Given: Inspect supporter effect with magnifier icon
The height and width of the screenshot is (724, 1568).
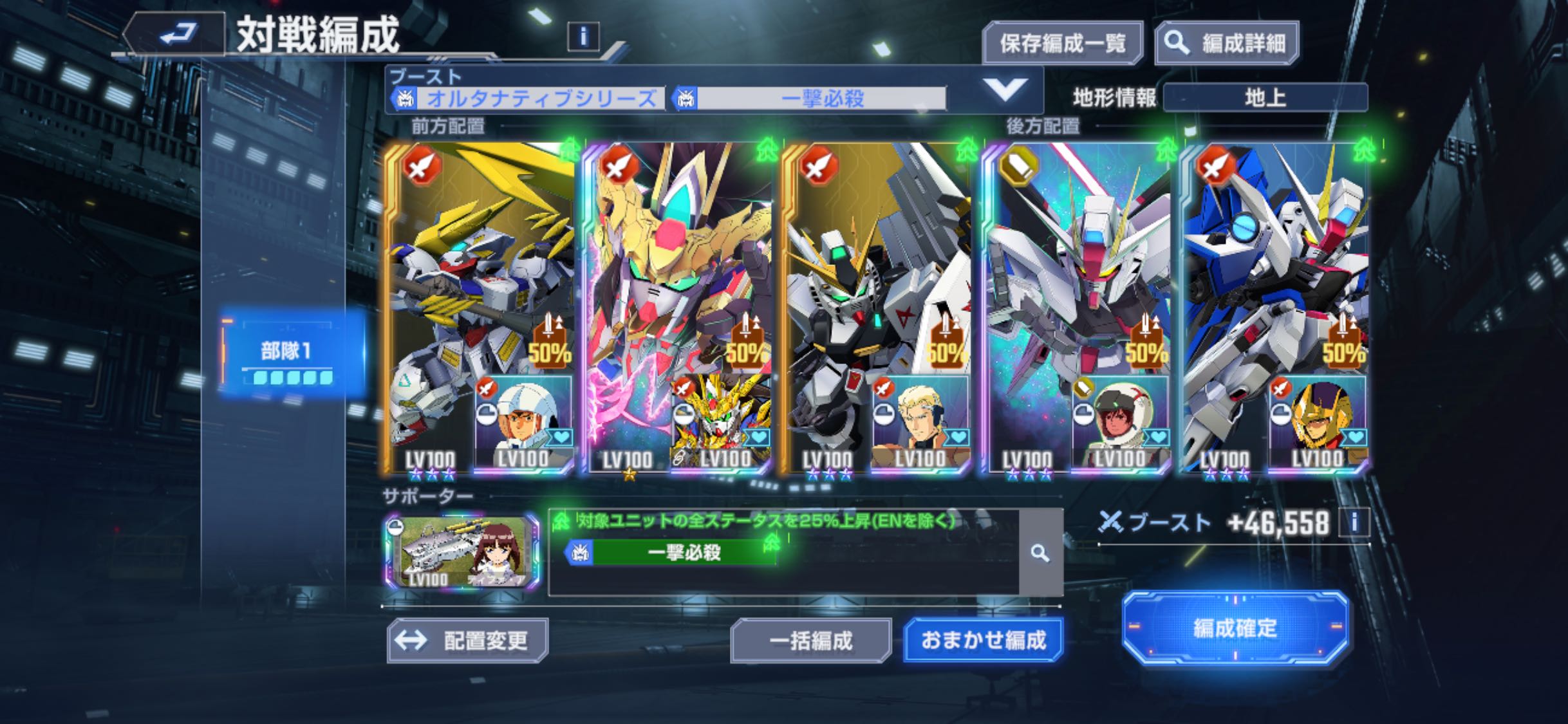Looking at the screenshot, I should click(x=1040, y=553).
